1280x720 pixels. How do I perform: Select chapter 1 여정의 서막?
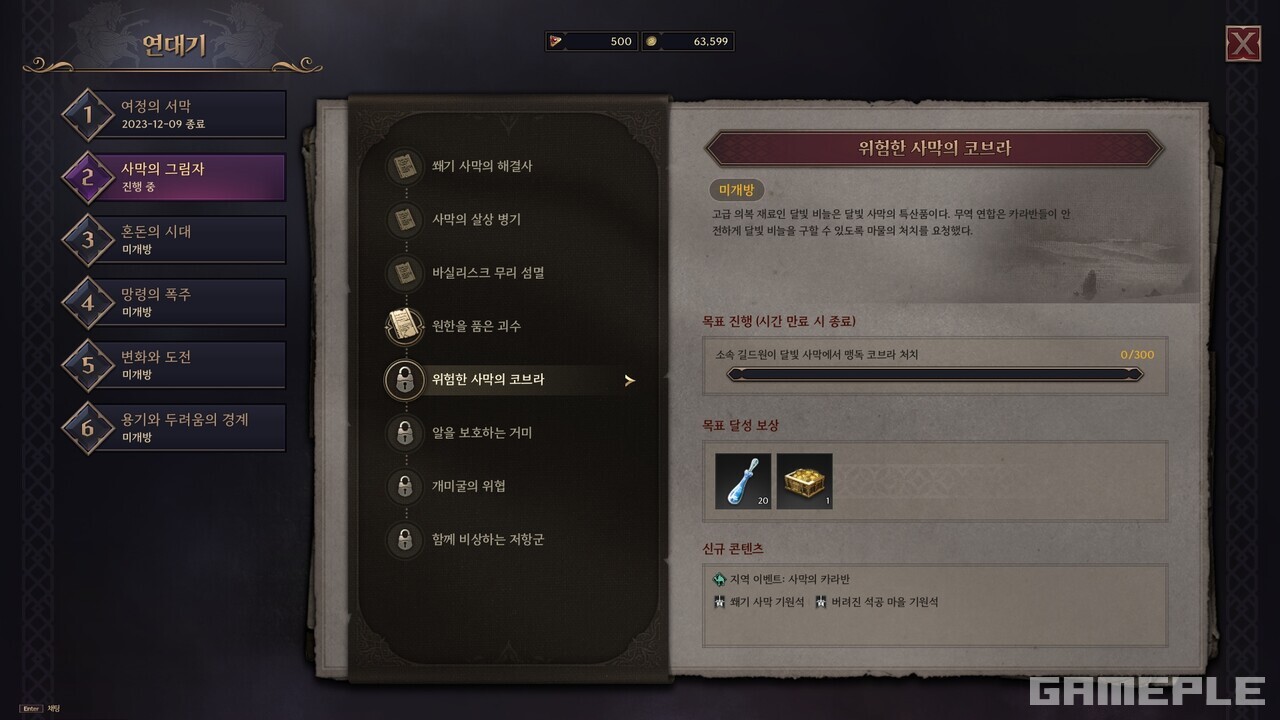pyautogui.click(x=174, y=114)
